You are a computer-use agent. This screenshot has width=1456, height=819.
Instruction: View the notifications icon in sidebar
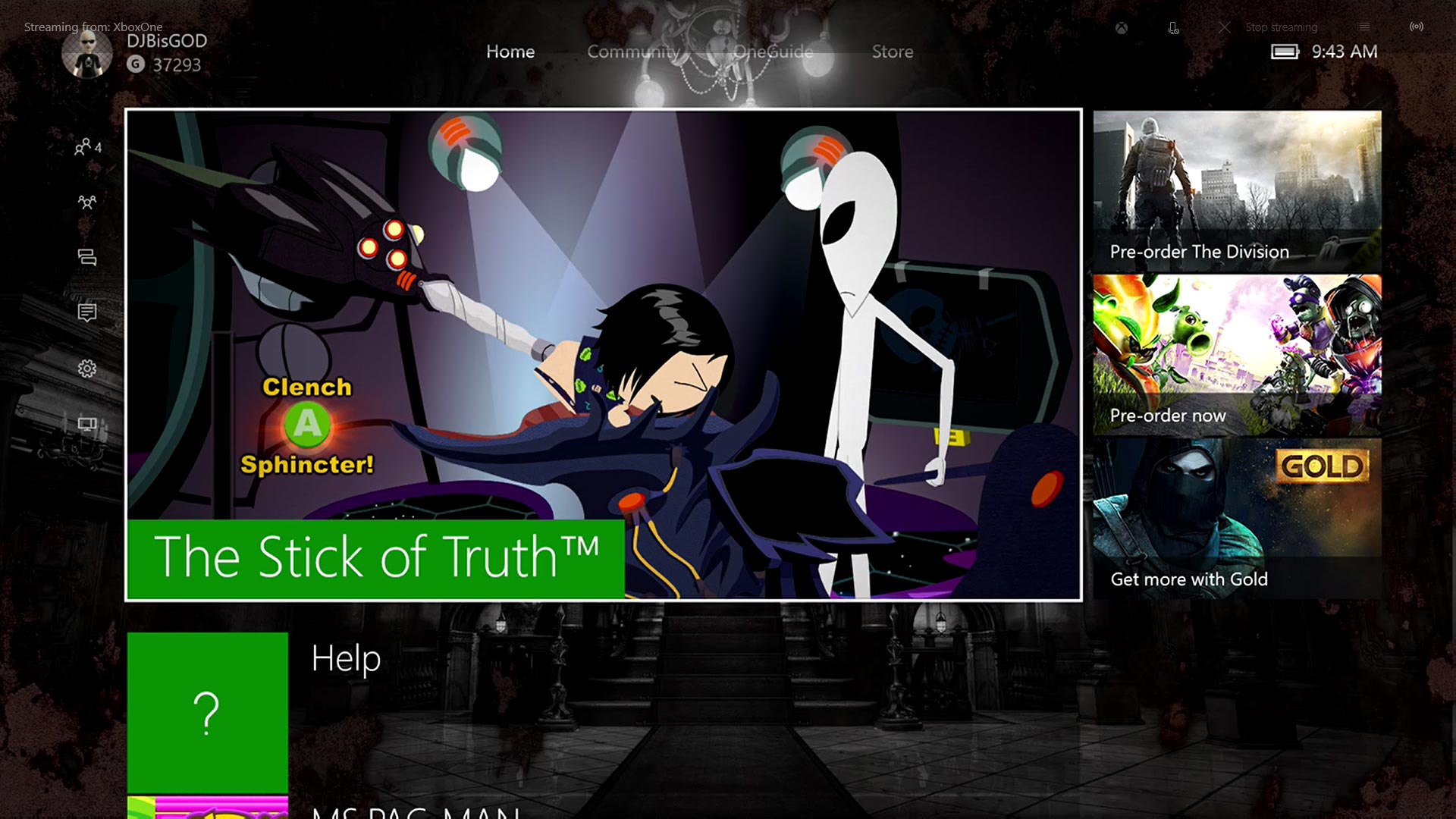pos(86,312)
